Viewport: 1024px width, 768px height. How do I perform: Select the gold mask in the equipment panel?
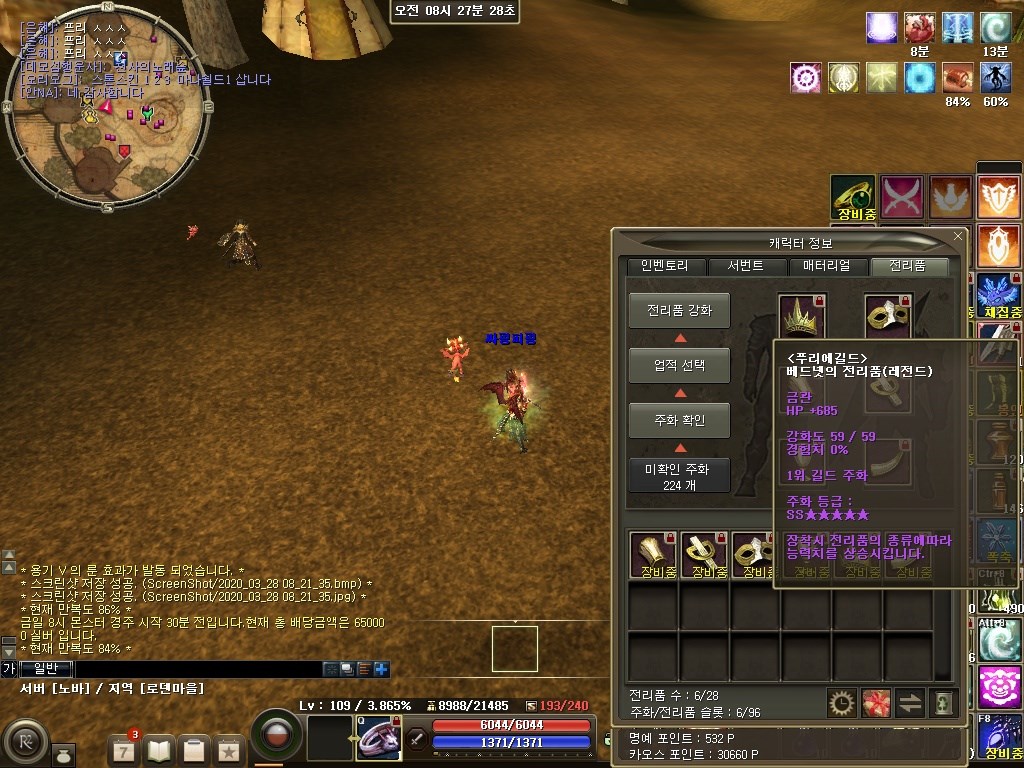coord(887,316)
